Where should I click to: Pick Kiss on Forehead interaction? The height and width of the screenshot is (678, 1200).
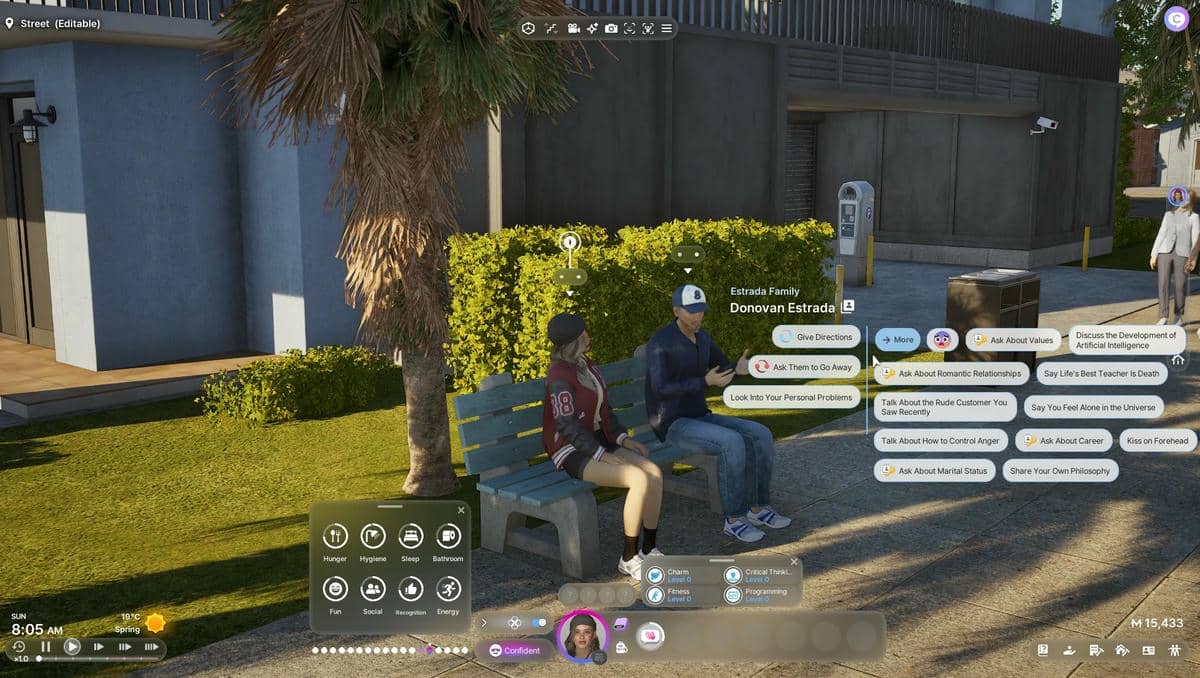click(1157, 440)
